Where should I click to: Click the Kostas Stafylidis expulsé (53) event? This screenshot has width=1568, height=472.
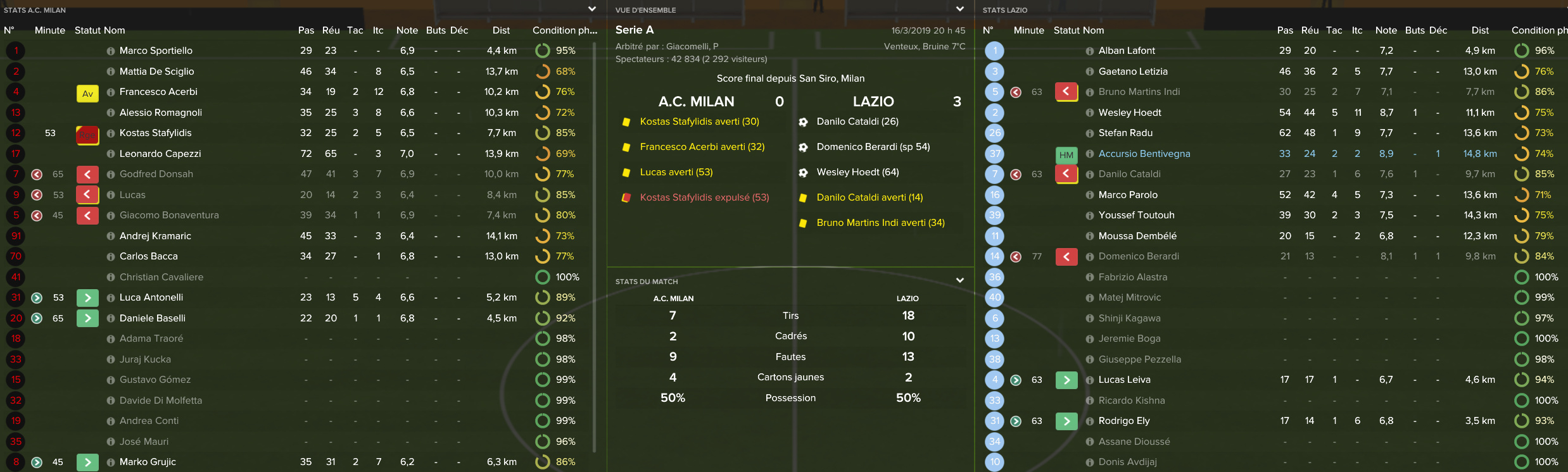pyautogui.click(x=704, y=197)
